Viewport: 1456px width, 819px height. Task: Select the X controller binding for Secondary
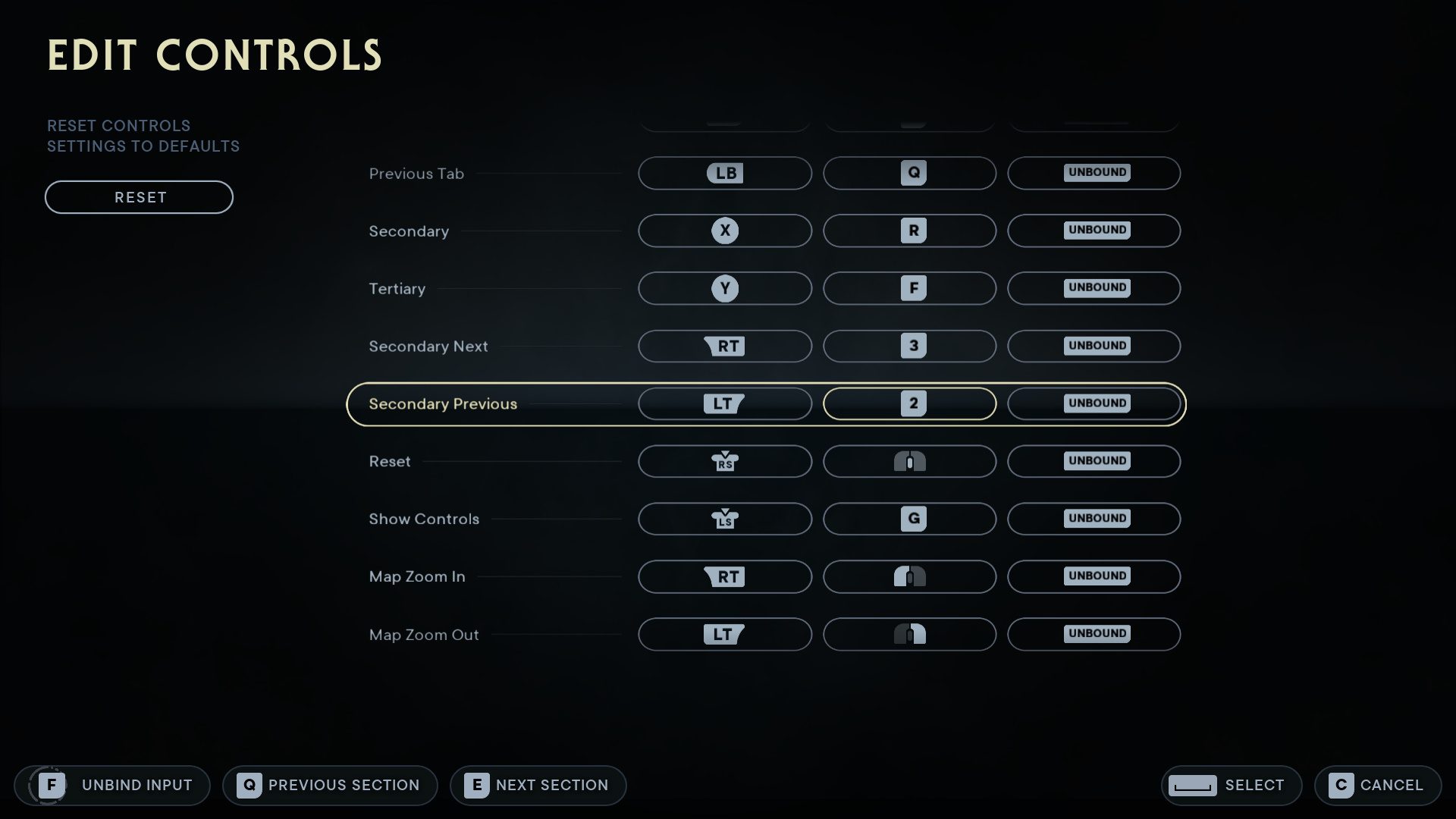724,231
